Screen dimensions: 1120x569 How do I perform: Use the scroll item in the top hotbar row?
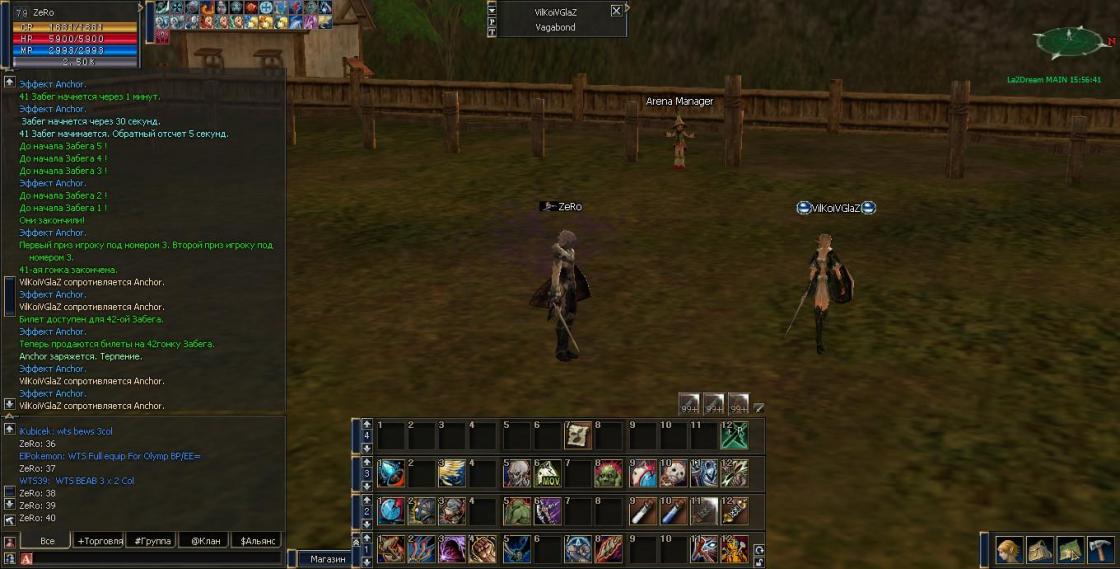(578, 435)
